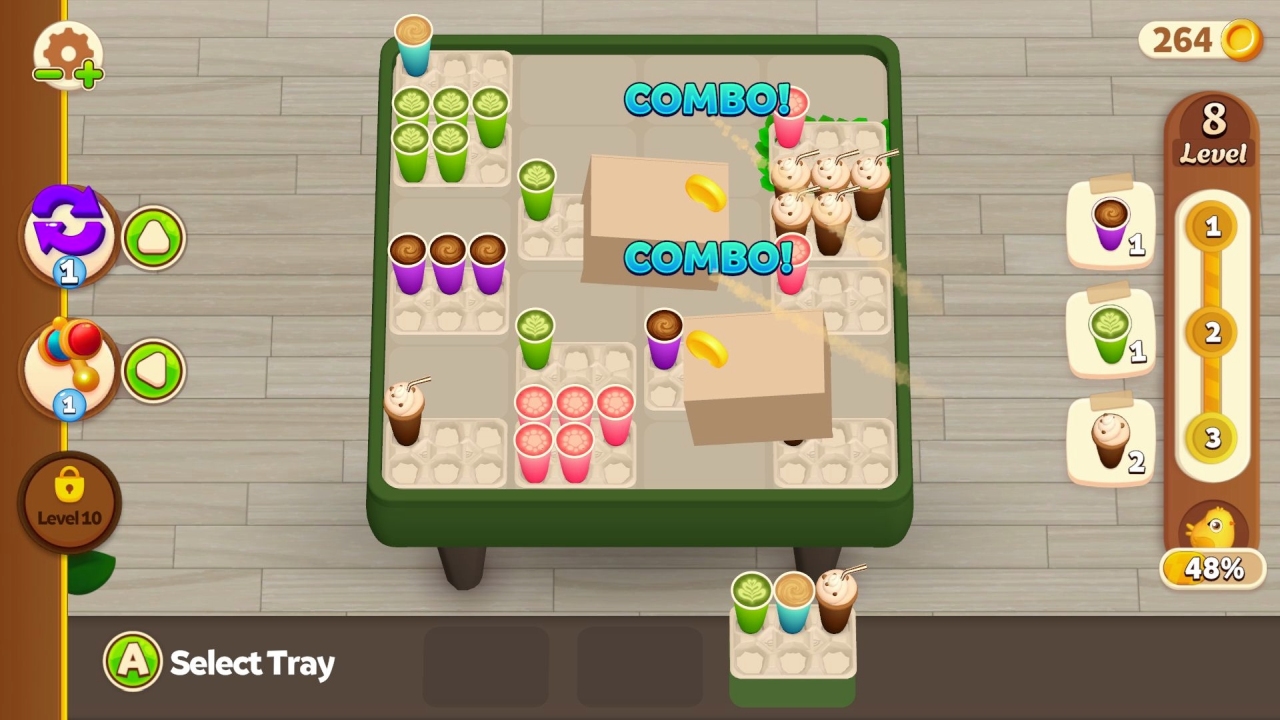The width and height of the screenshot is (1280, 720).
Task: Click the coin counter showing 264
Action: pyautogui.click(x=1198, y=41)
